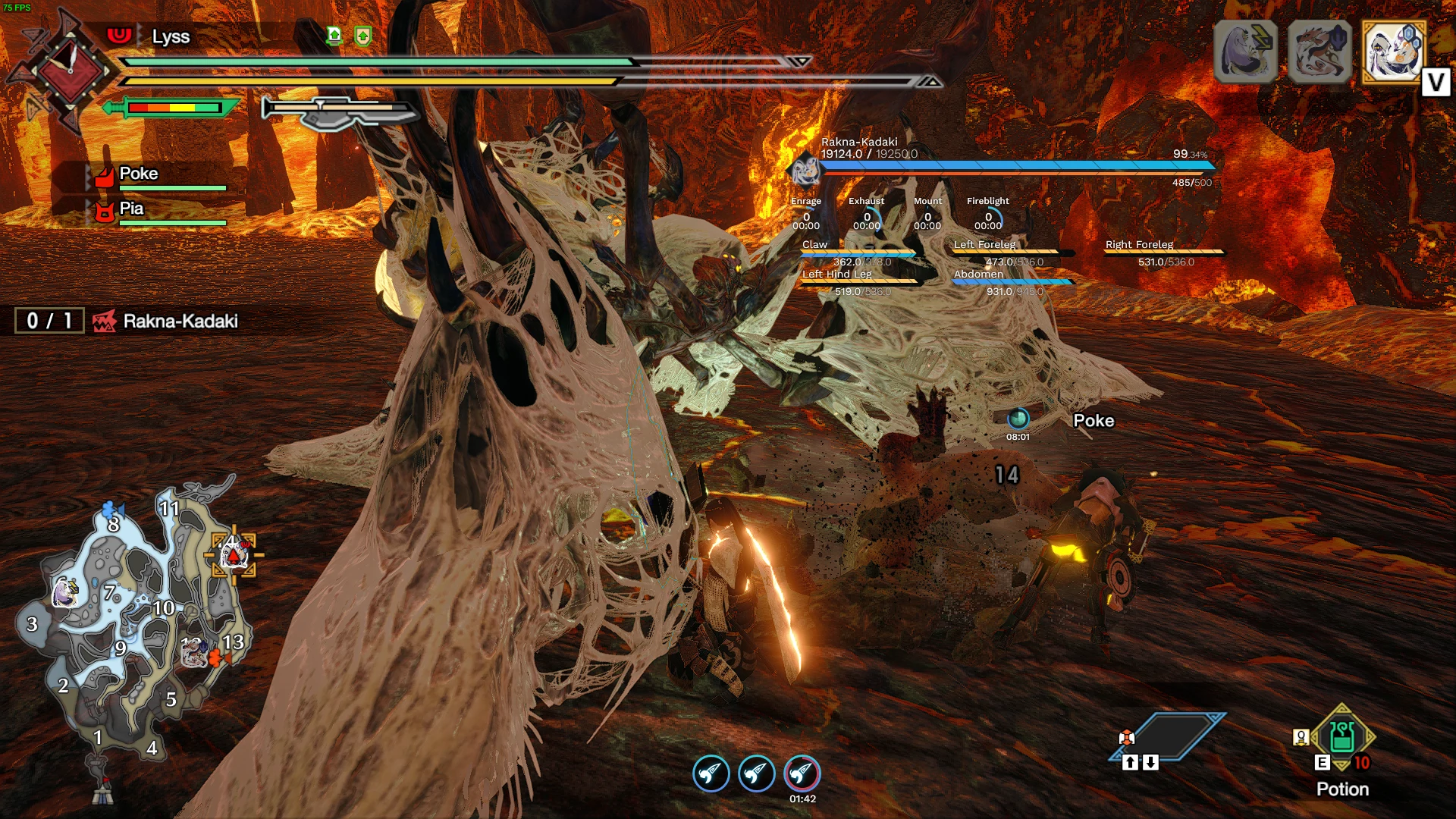Click the attack-up buff icon beside Lyss
Image resolution: width=1456 pixels, height=819 pixels.
click(334, 36)
